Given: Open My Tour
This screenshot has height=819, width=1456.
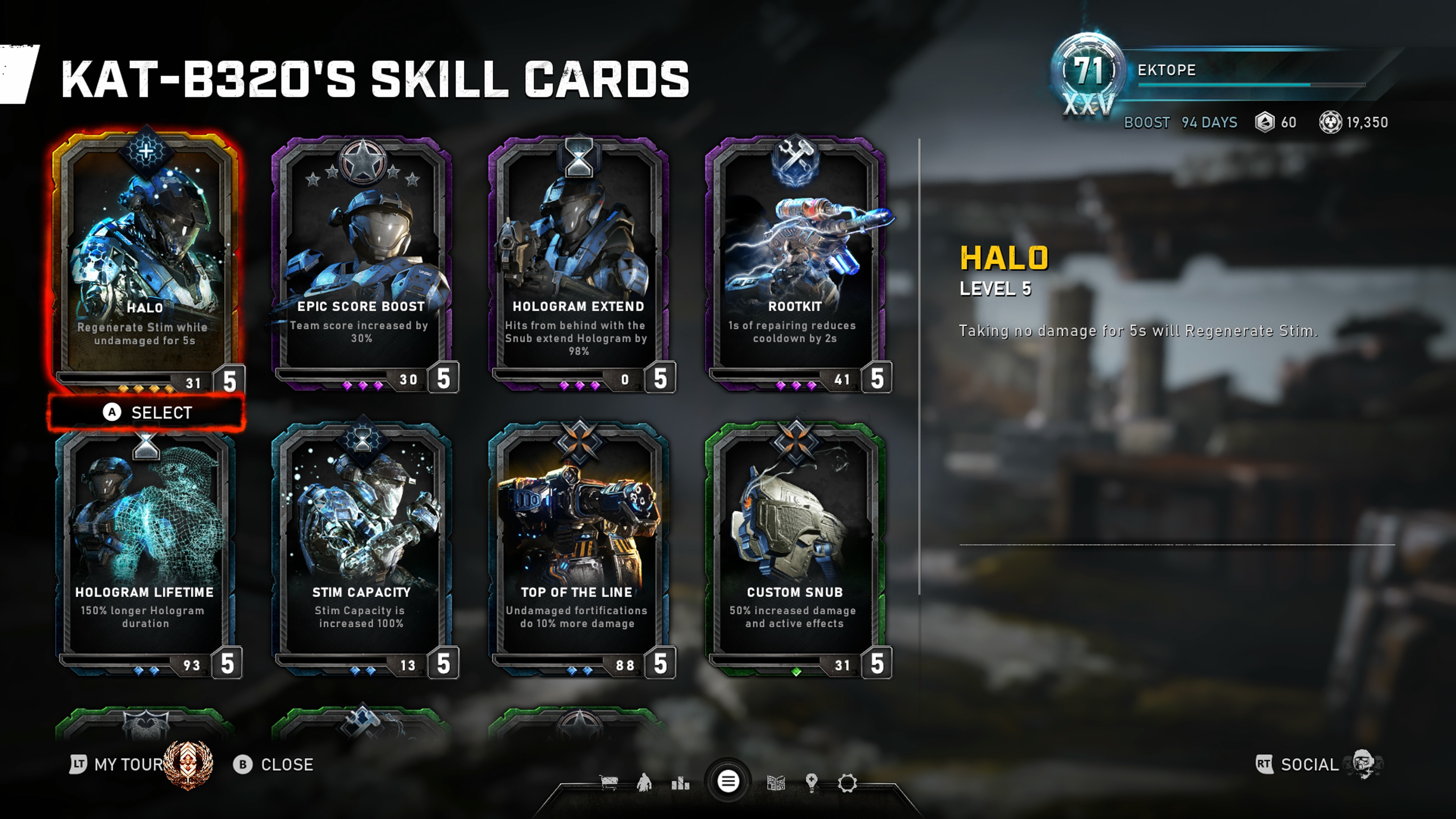Looking at the screenshot, I should tap(119, 764).
